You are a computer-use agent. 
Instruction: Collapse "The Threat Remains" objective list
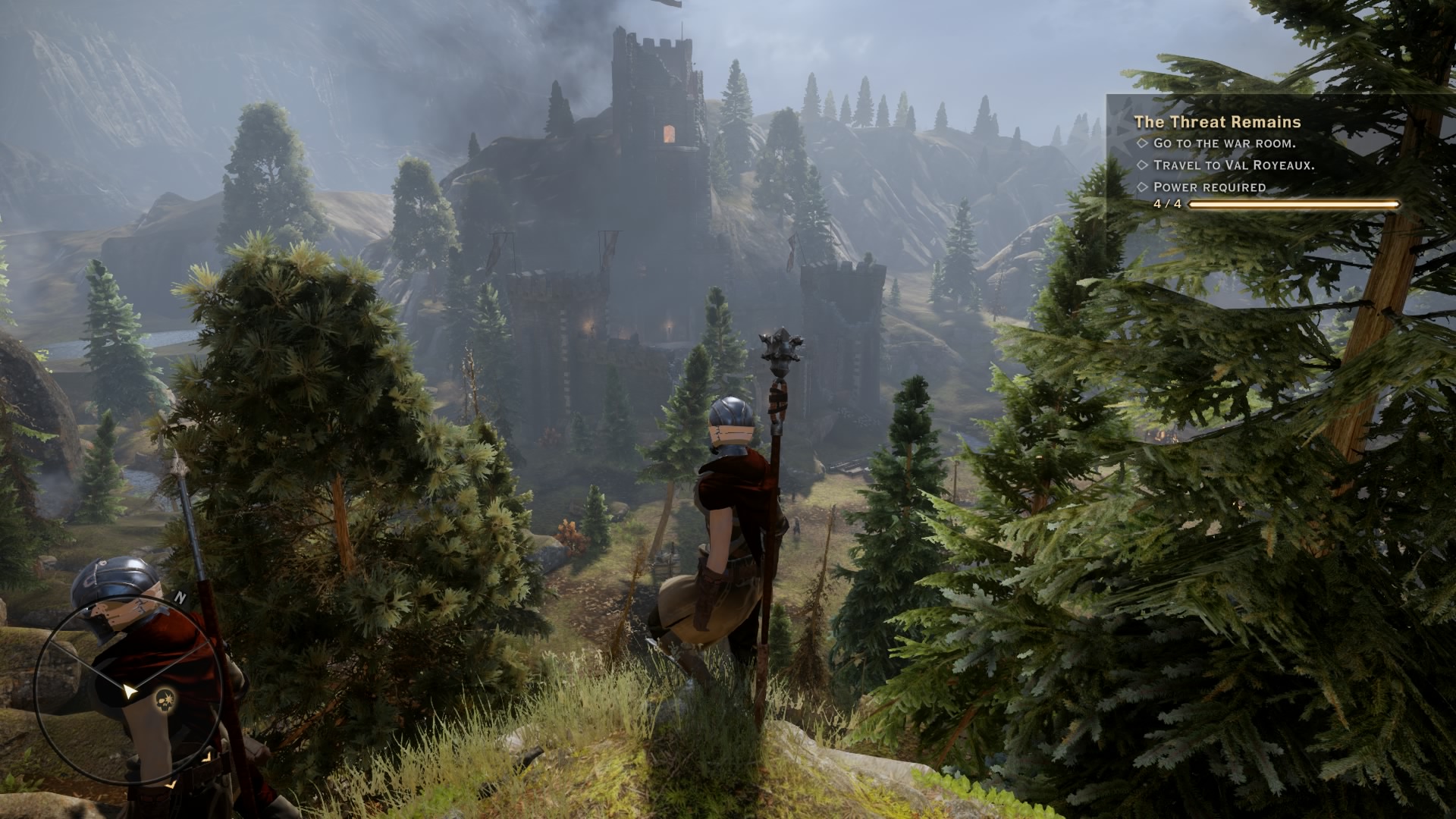point(1217,122)
